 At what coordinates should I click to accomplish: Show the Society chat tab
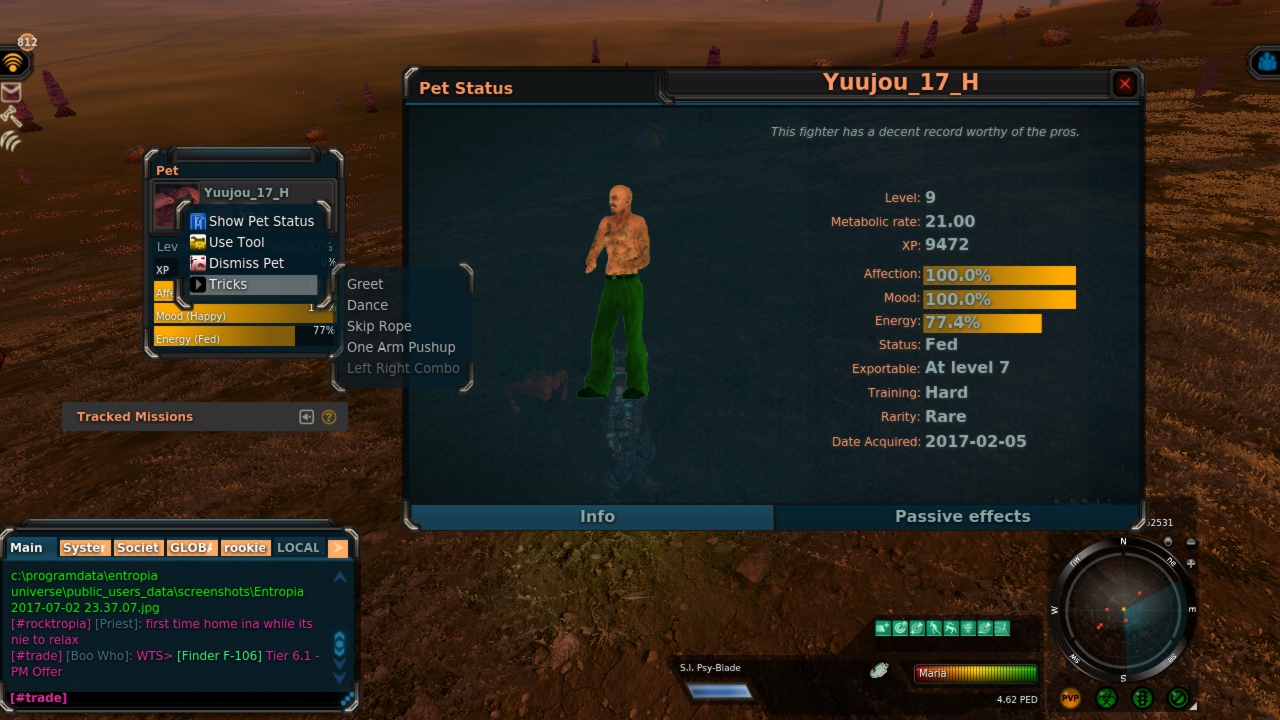pyautogui.click(x=138, y=548)
